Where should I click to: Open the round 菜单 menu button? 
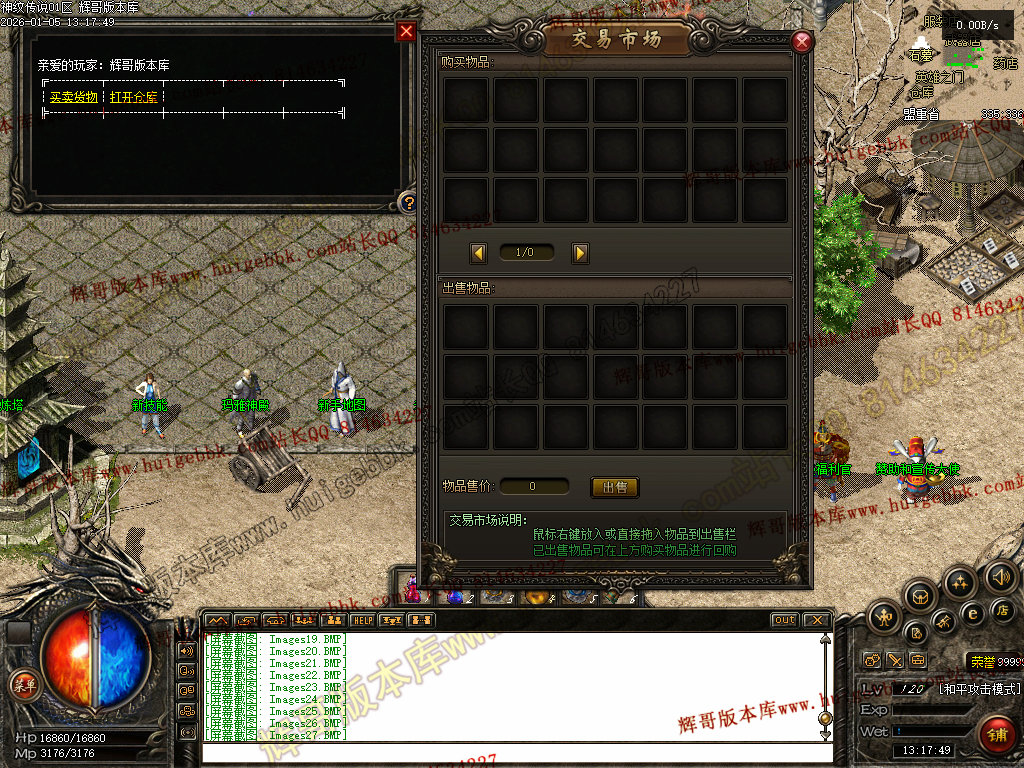[x=22, y=684]
